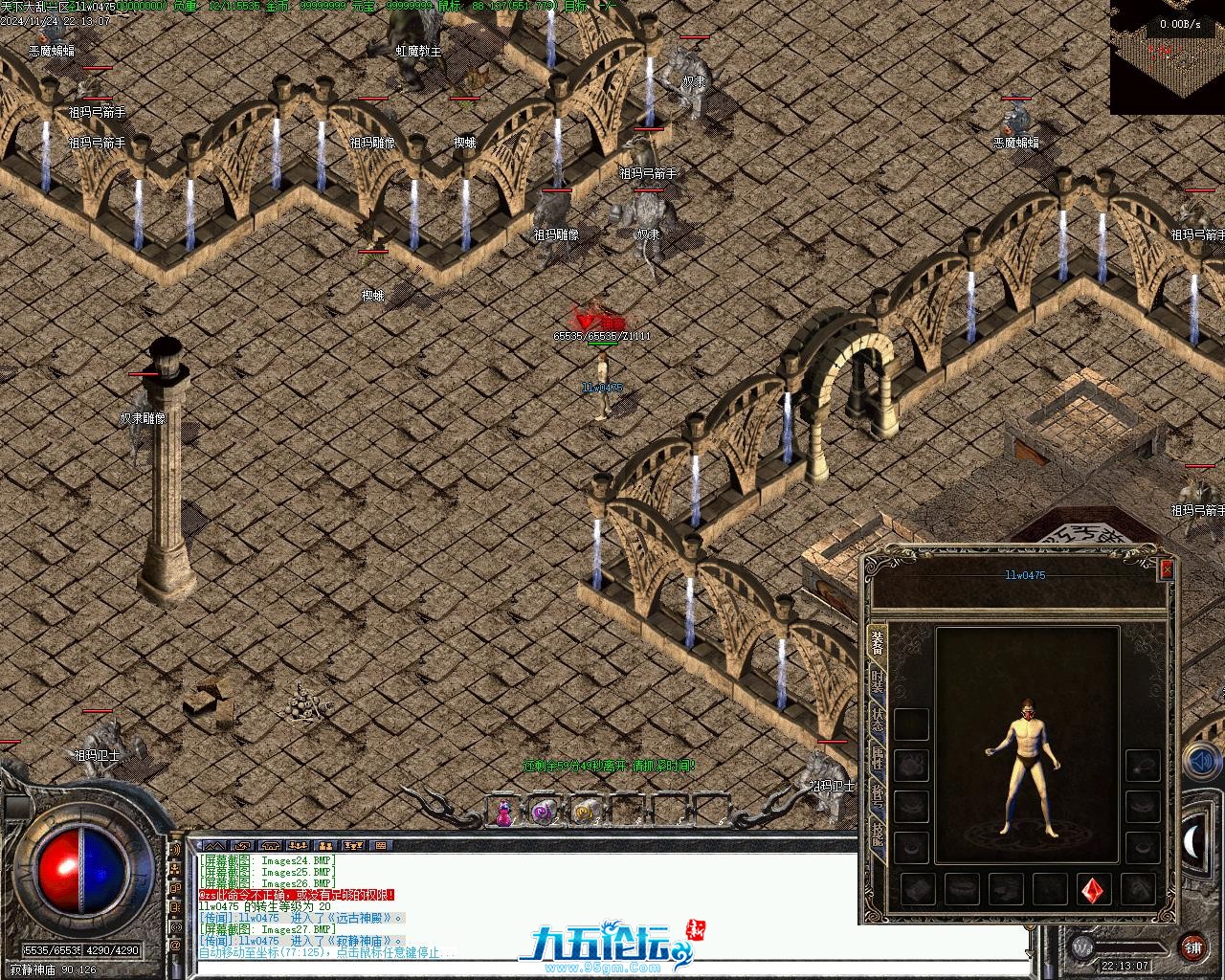The height and width of the screenshot is (980, 1225).
Task: Switch to the 装备 equipment tab
Action: coord(877,642)
